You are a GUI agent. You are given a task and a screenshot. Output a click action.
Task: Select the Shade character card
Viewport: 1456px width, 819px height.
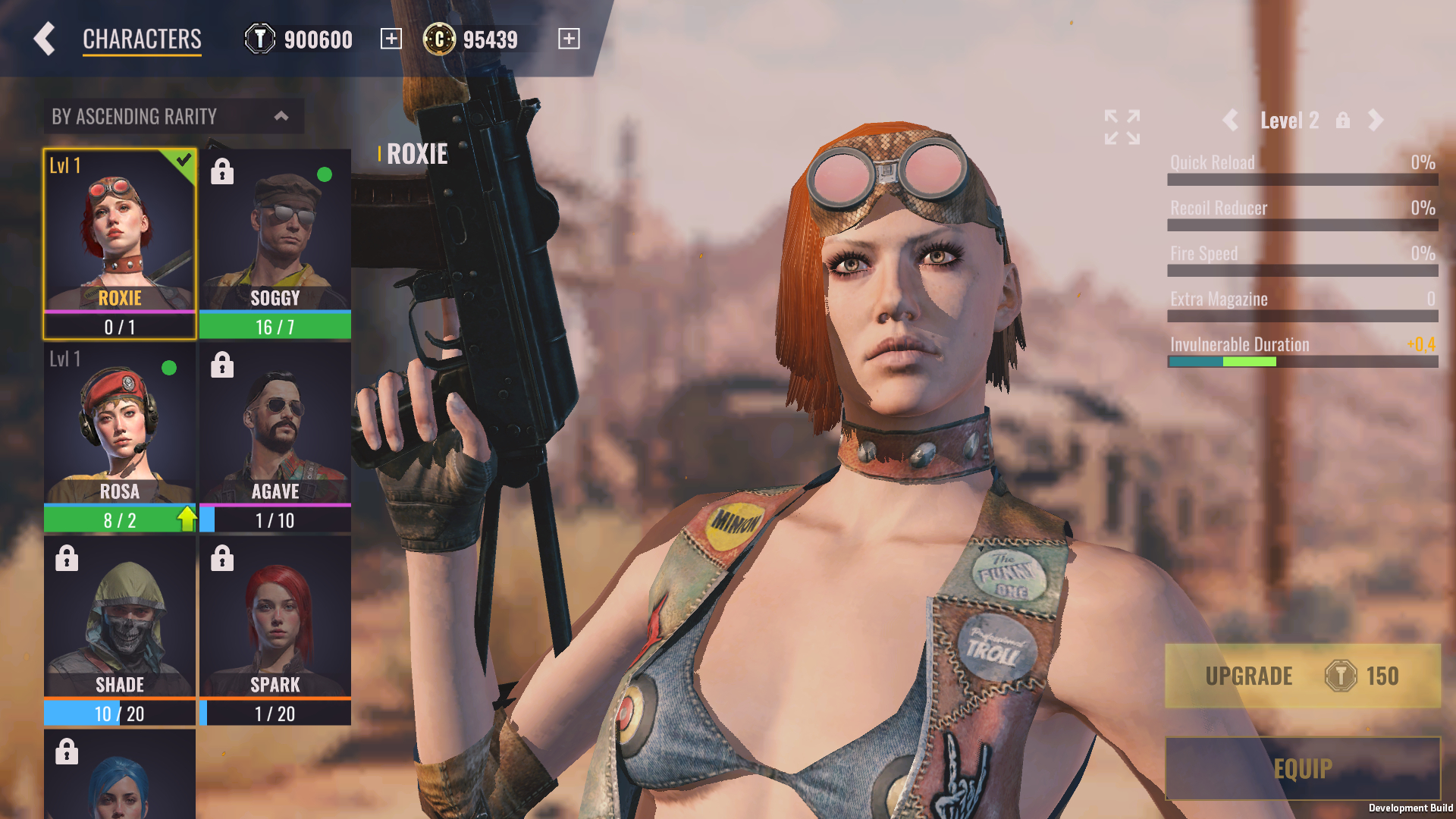[120, 630]
